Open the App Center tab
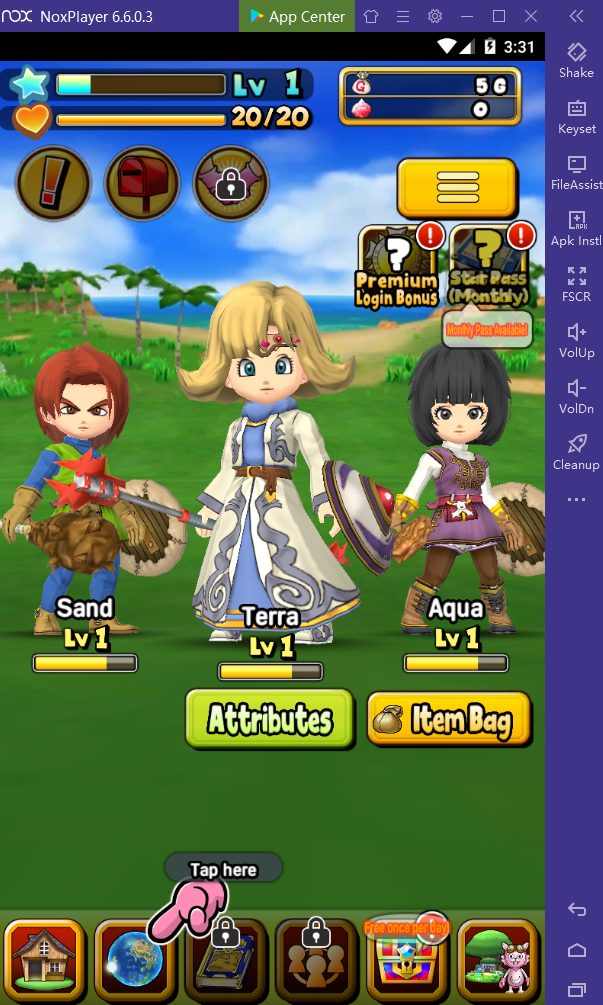 coord(297,16)
